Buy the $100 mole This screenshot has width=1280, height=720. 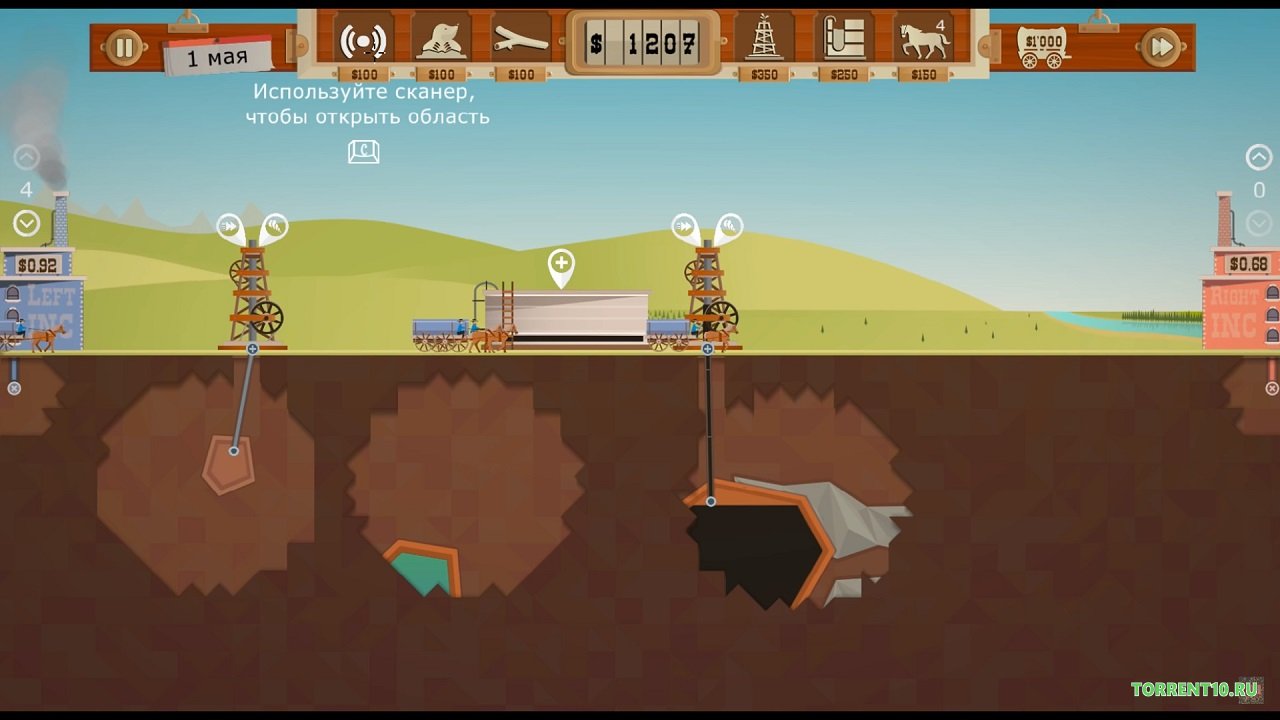click(x=441, y=42)
